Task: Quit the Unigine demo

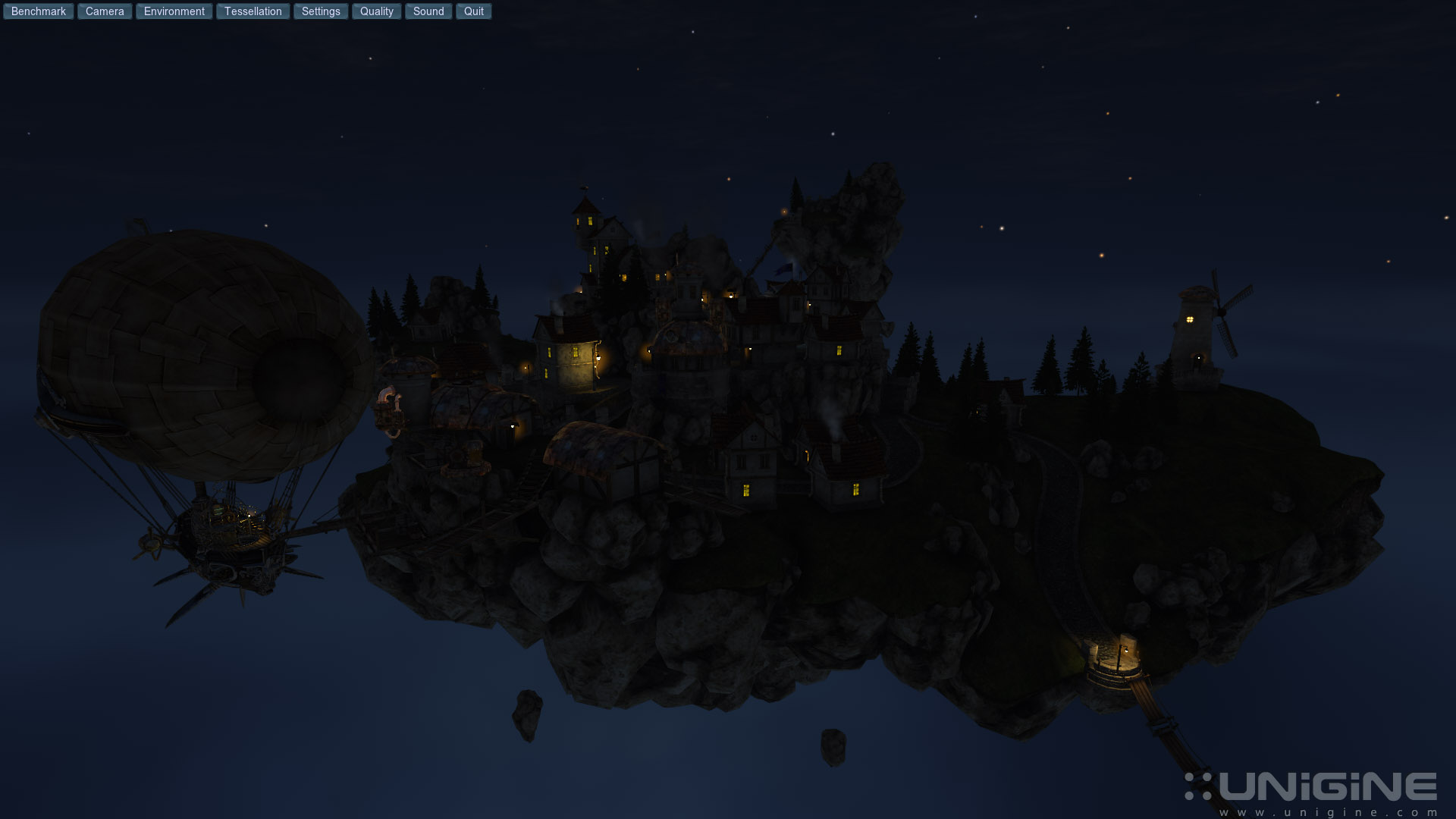Action: click(474, 11)
